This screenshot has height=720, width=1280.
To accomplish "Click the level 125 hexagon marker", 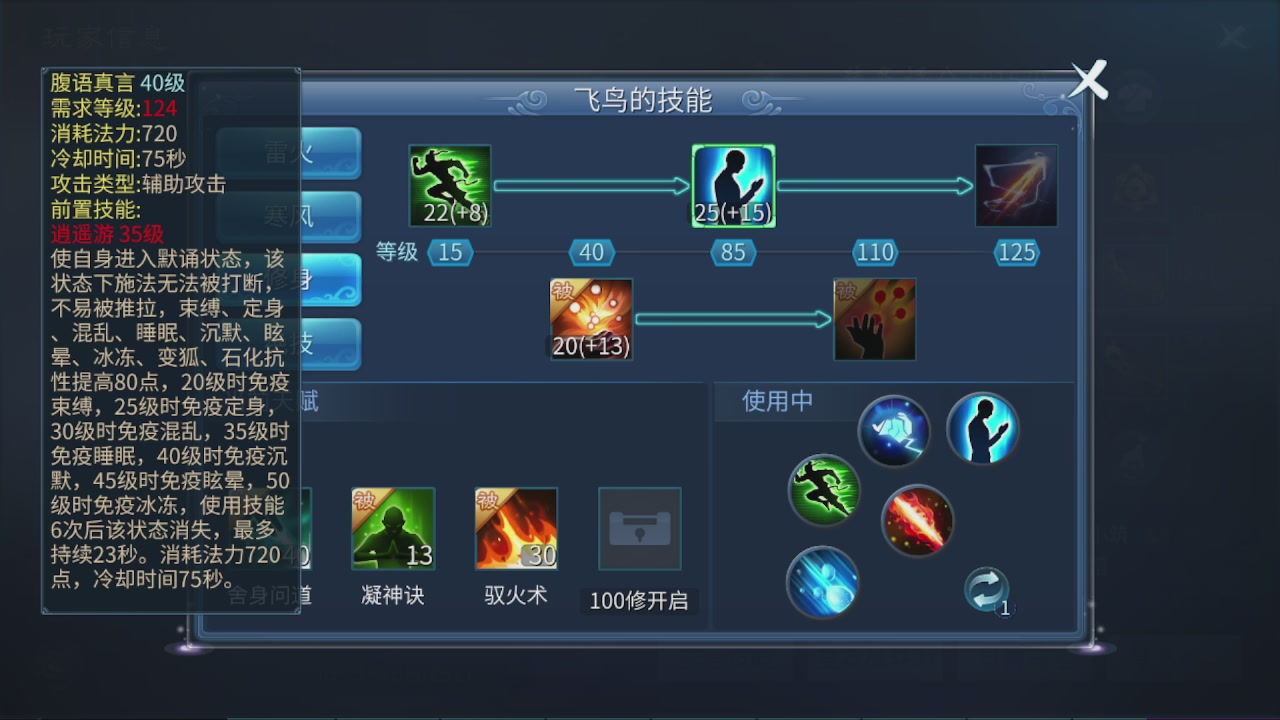I will 1015,252.
